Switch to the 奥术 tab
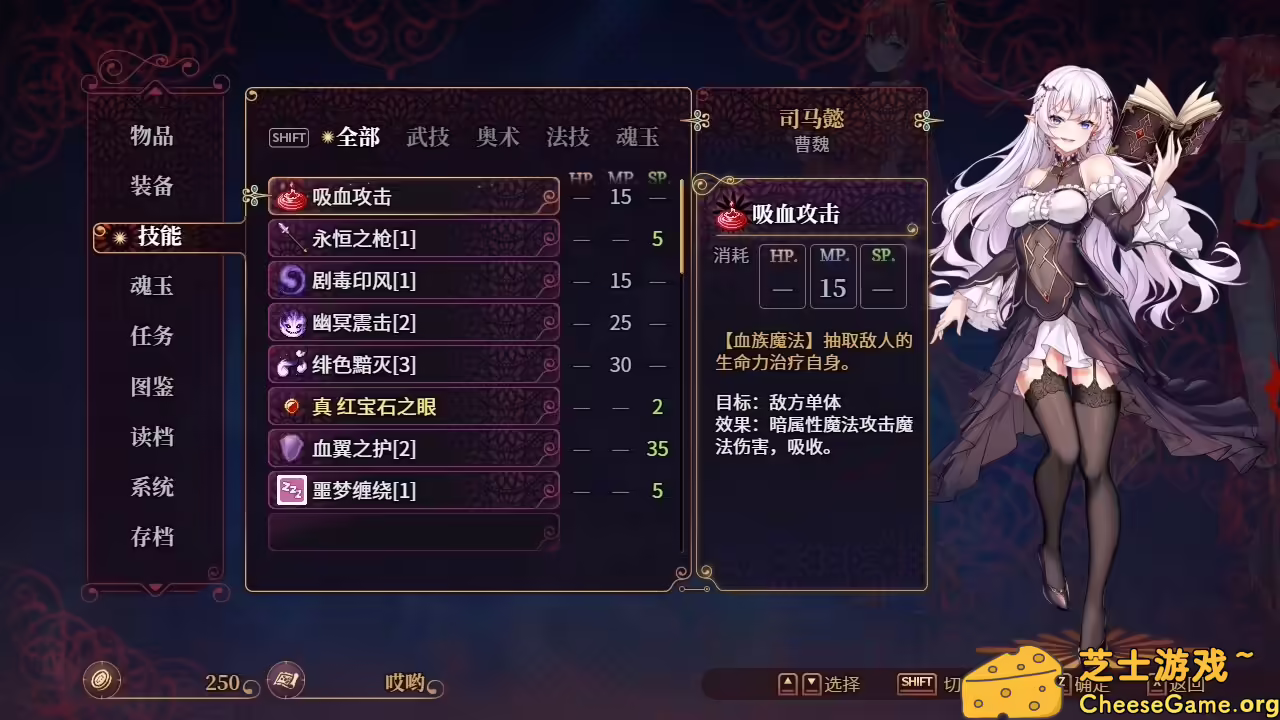 click(x=497, y=138)
